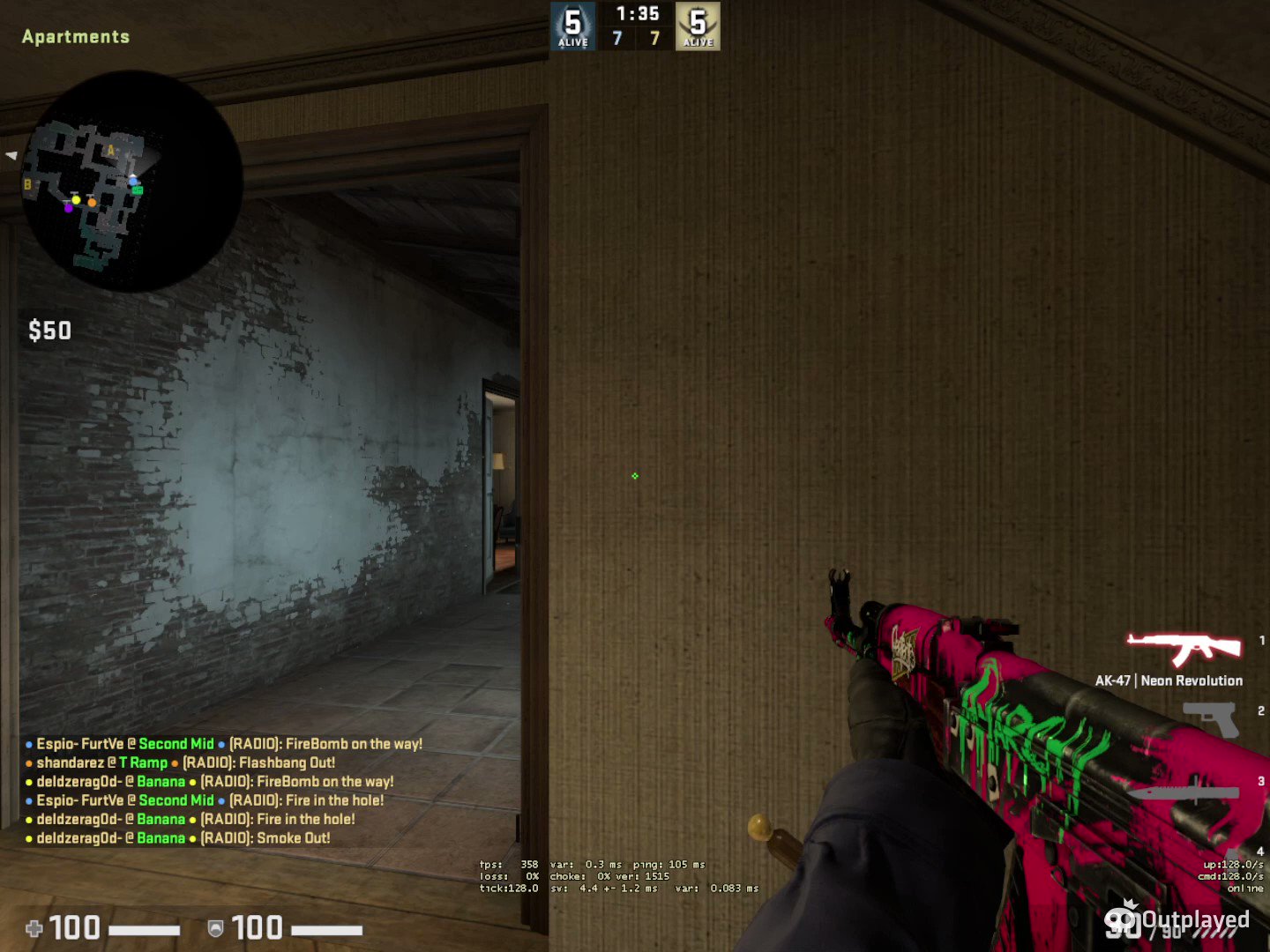Expand the T Ramp callout label
The image size is (1270, 952).
point(145,762)
